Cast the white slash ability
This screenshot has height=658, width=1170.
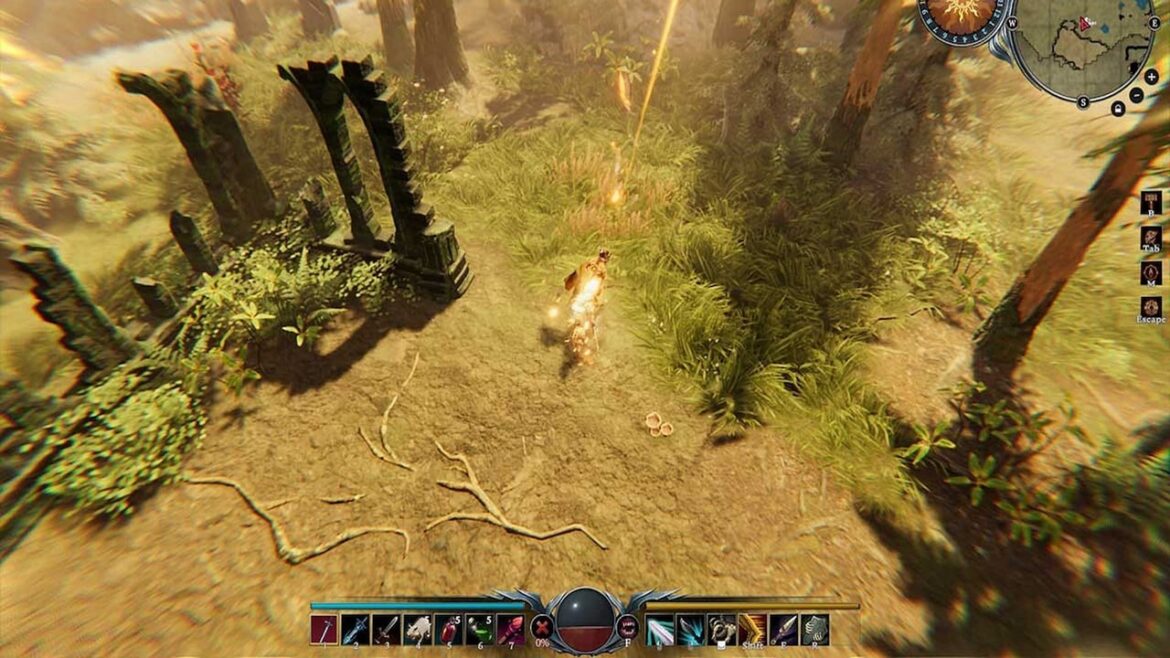(660, 628)
